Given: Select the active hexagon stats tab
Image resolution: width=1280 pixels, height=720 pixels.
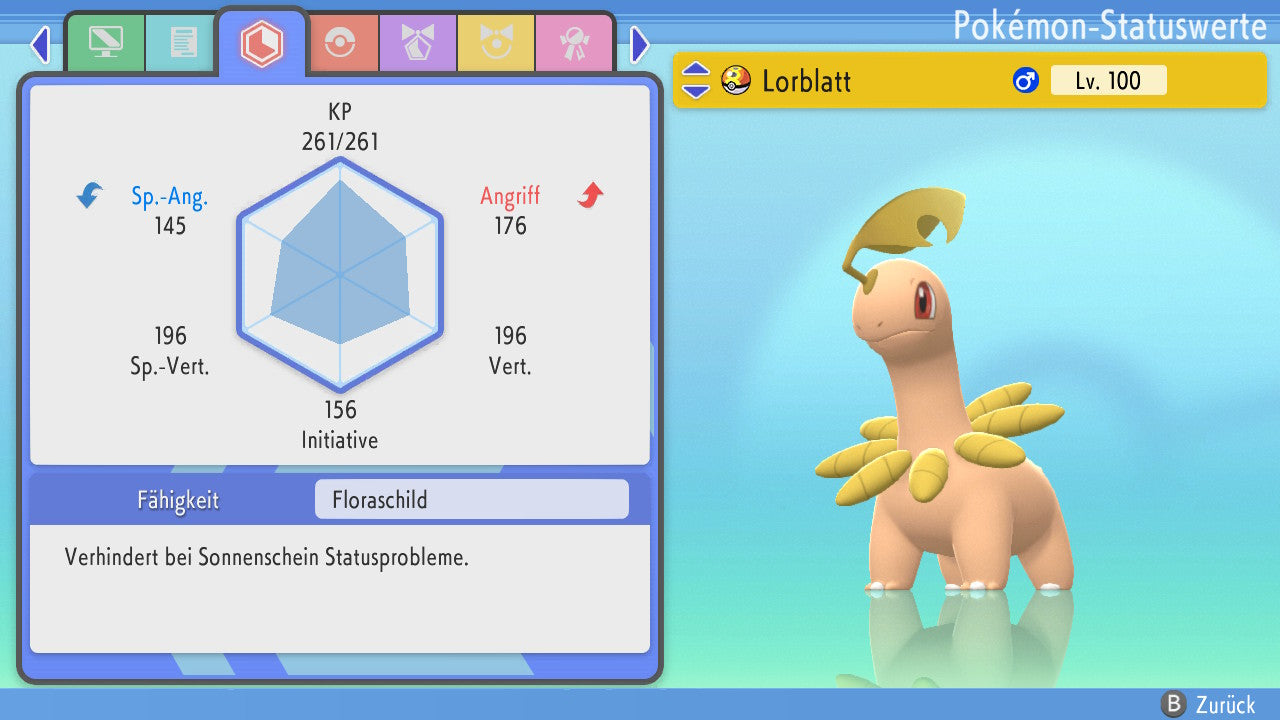Looking at the screenshot, I should 262,43.
